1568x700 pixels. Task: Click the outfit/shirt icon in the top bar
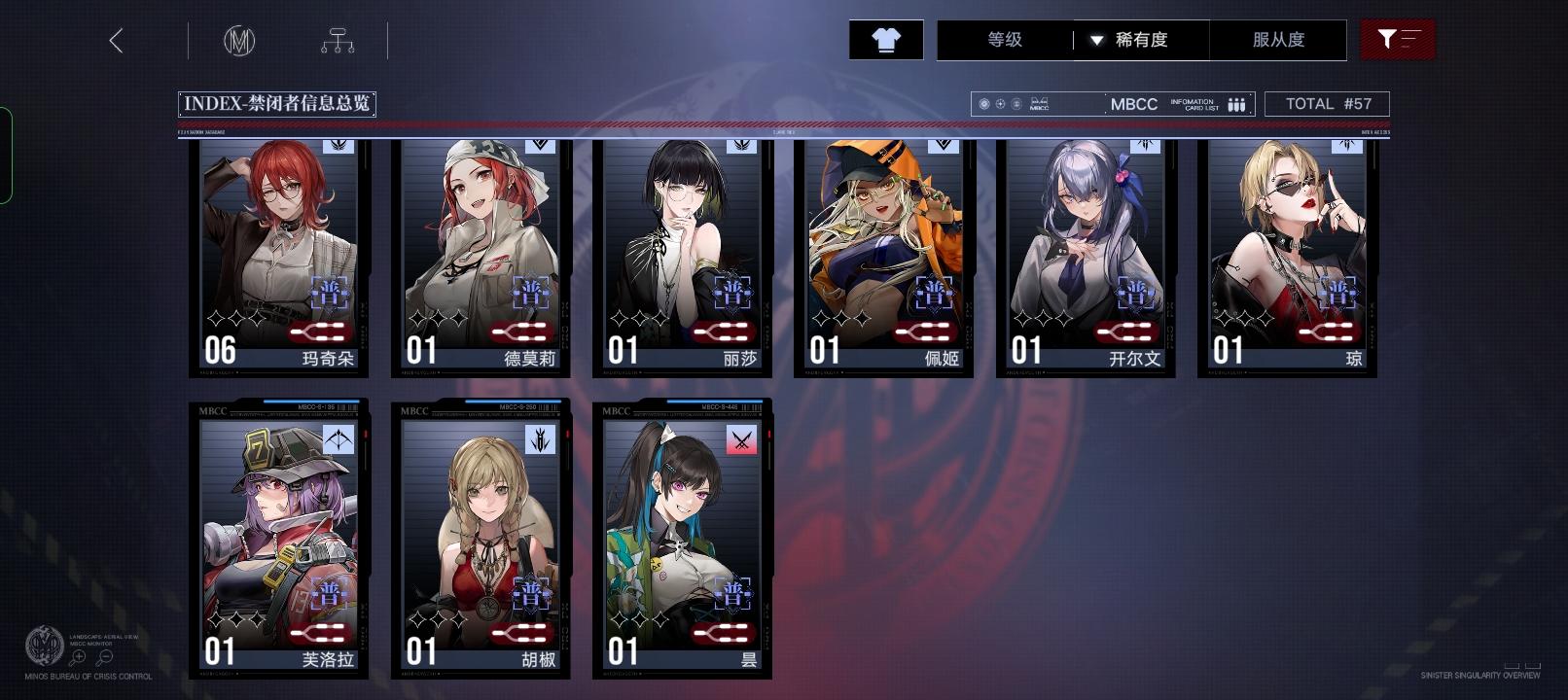pos(885,40)
